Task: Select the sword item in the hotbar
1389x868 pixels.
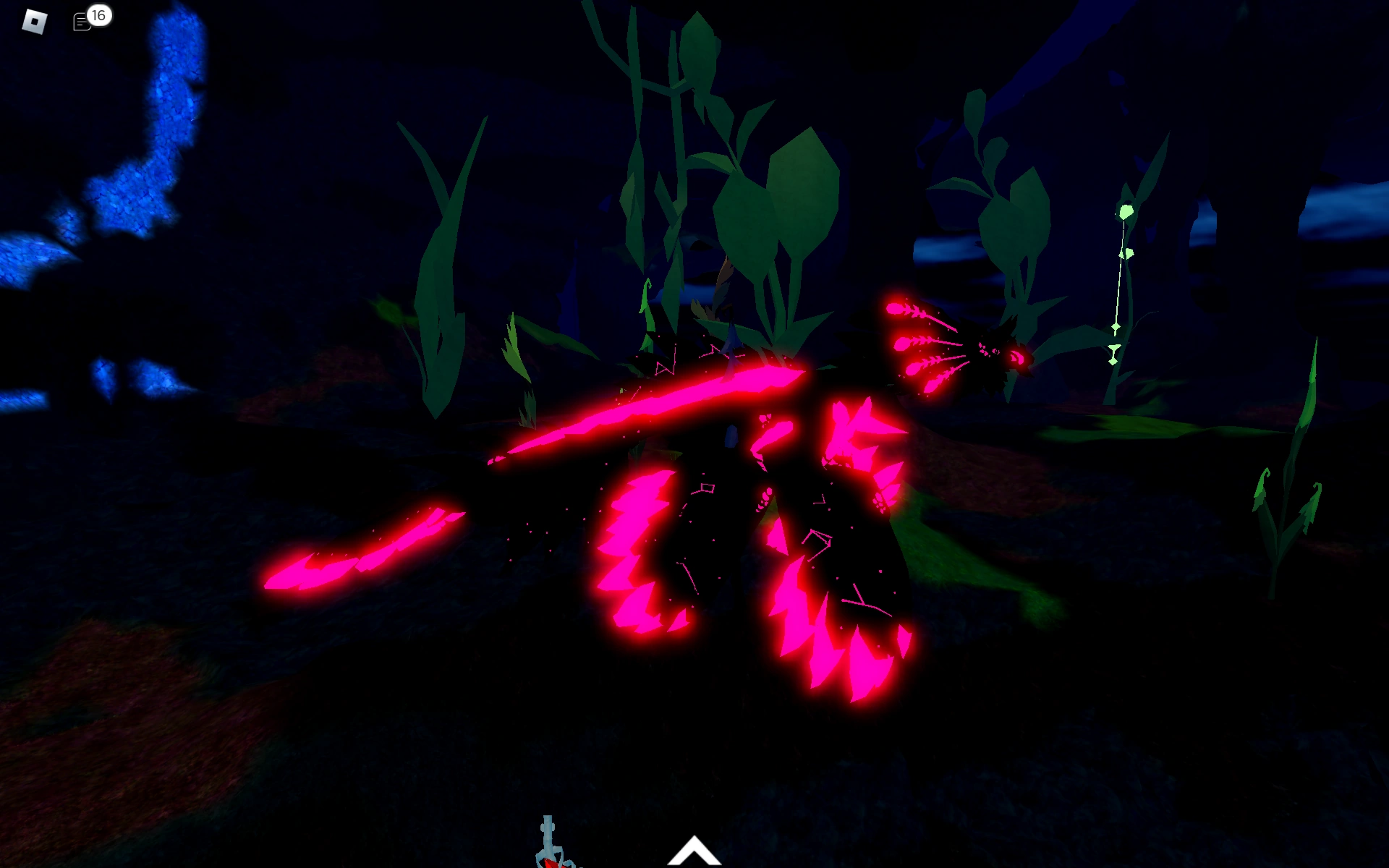Action: (550, 846)
